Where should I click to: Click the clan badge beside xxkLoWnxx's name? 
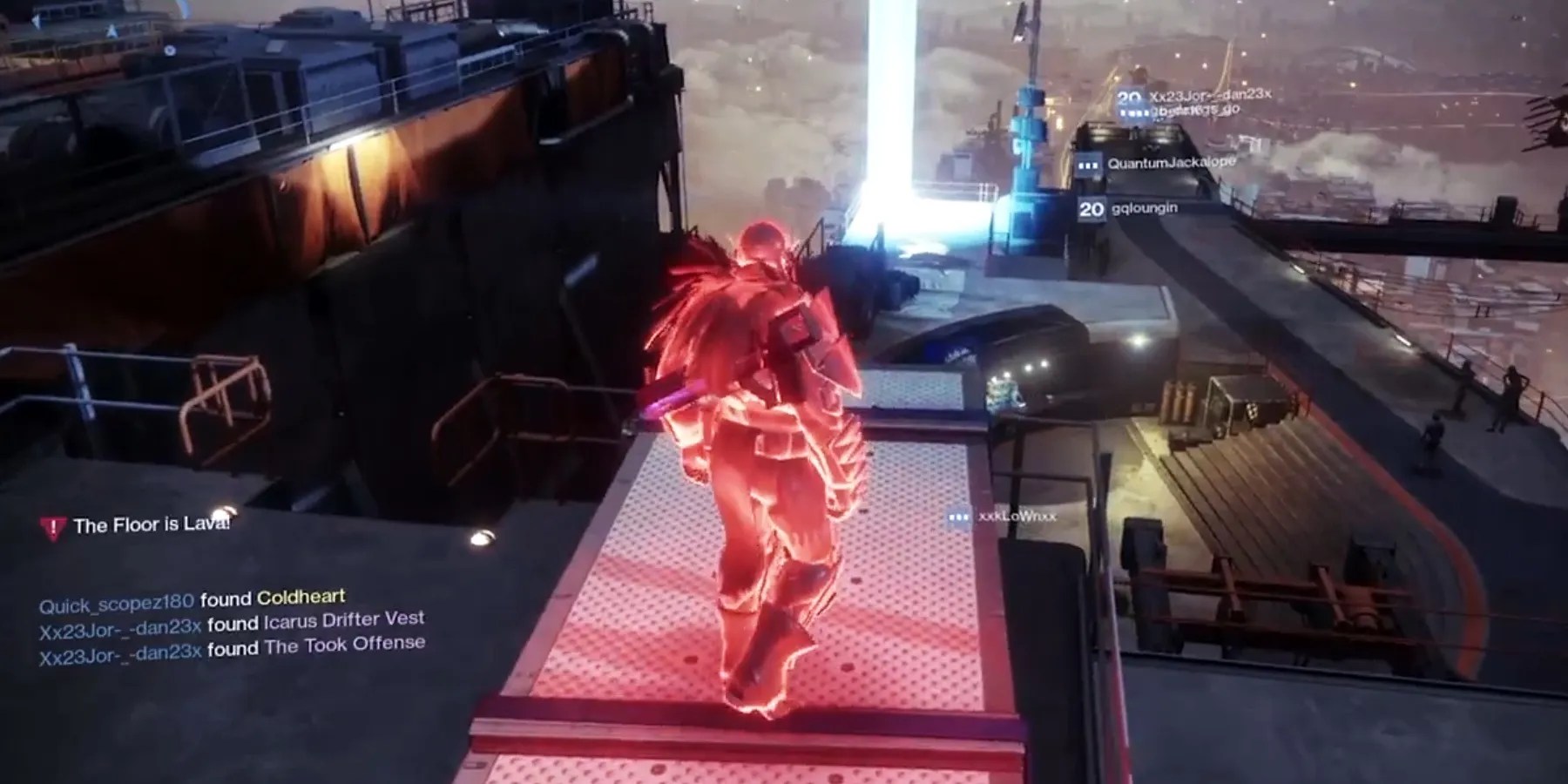958,518
